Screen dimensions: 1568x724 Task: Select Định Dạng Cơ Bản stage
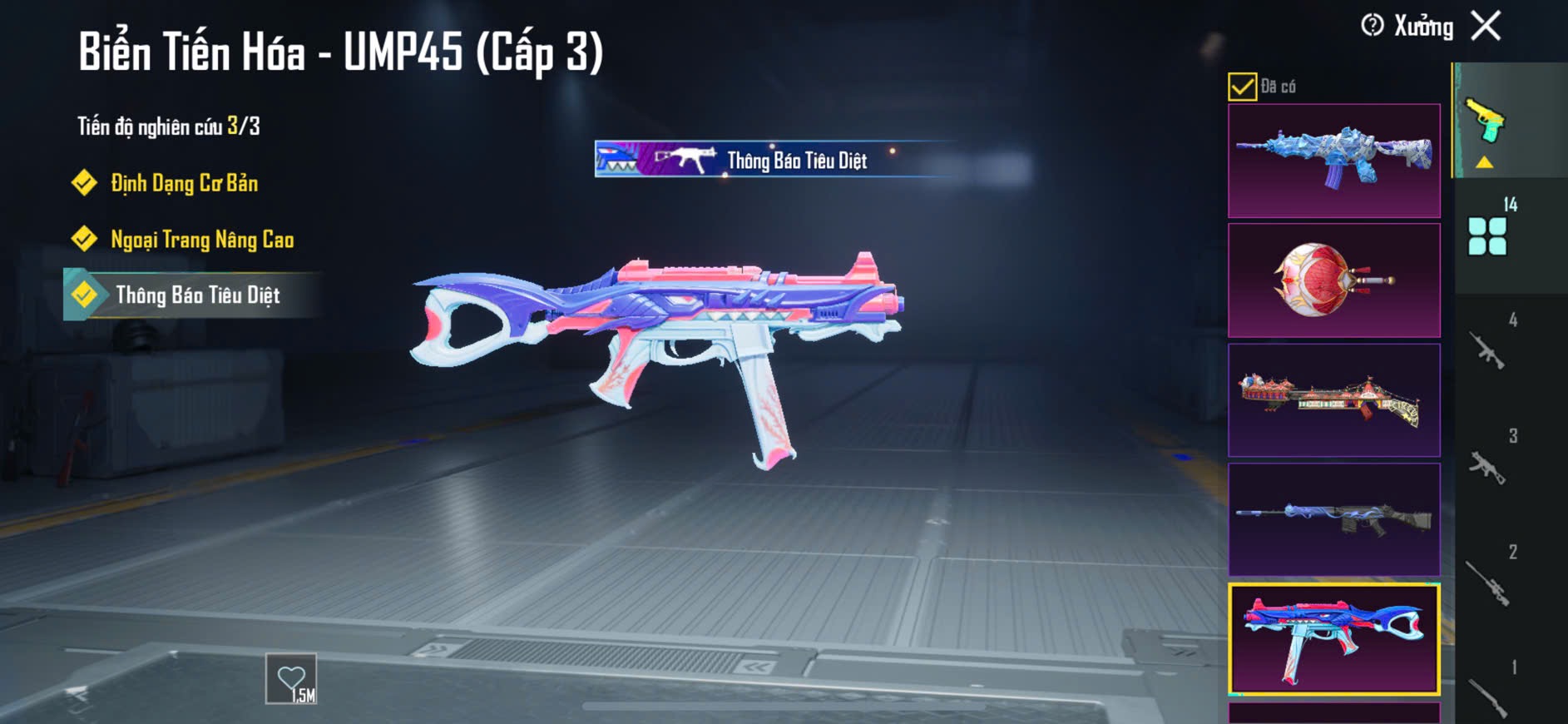coord(184,183)
